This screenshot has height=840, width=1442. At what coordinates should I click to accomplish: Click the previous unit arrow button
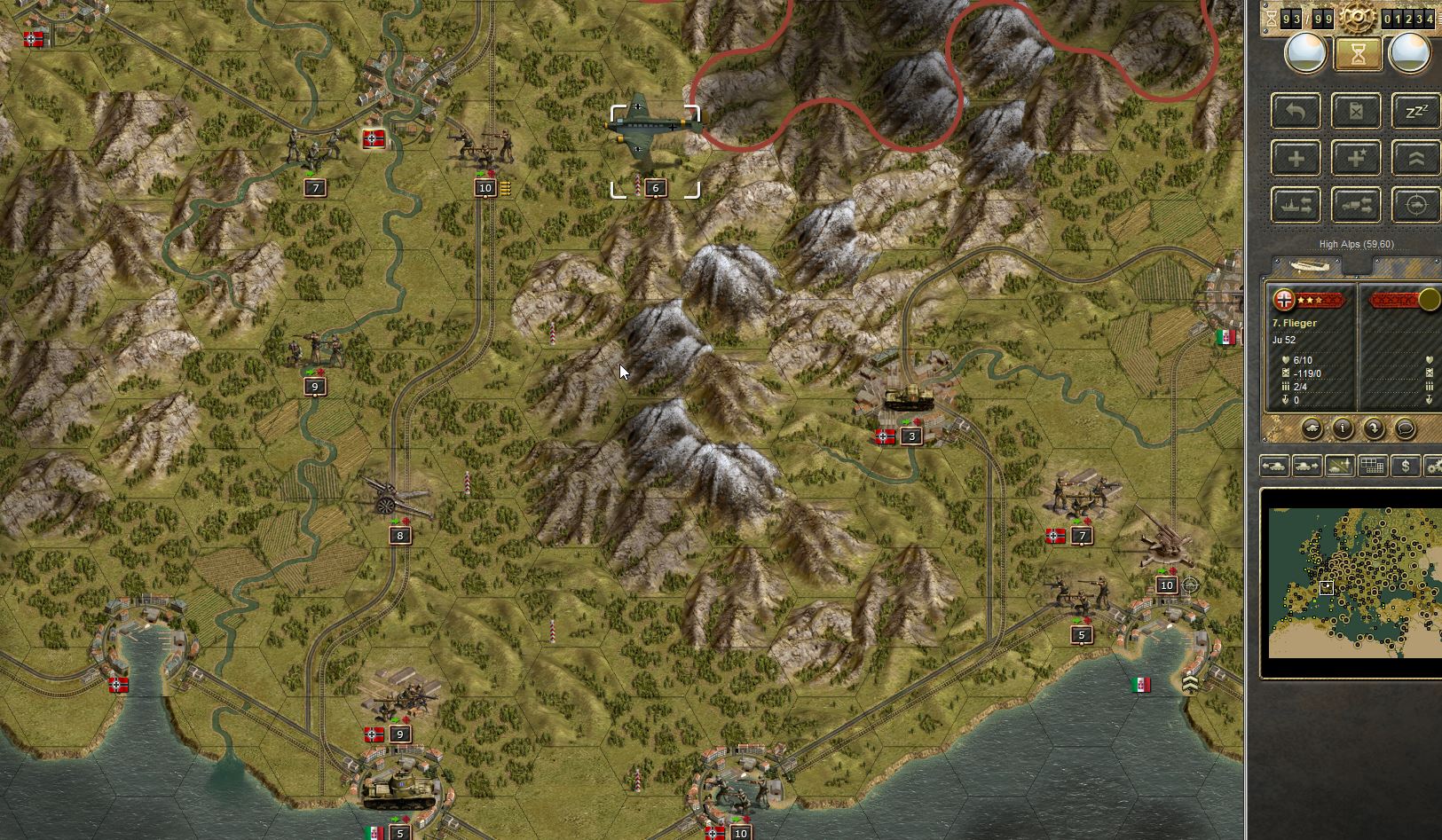click(x=1275, y=465)
